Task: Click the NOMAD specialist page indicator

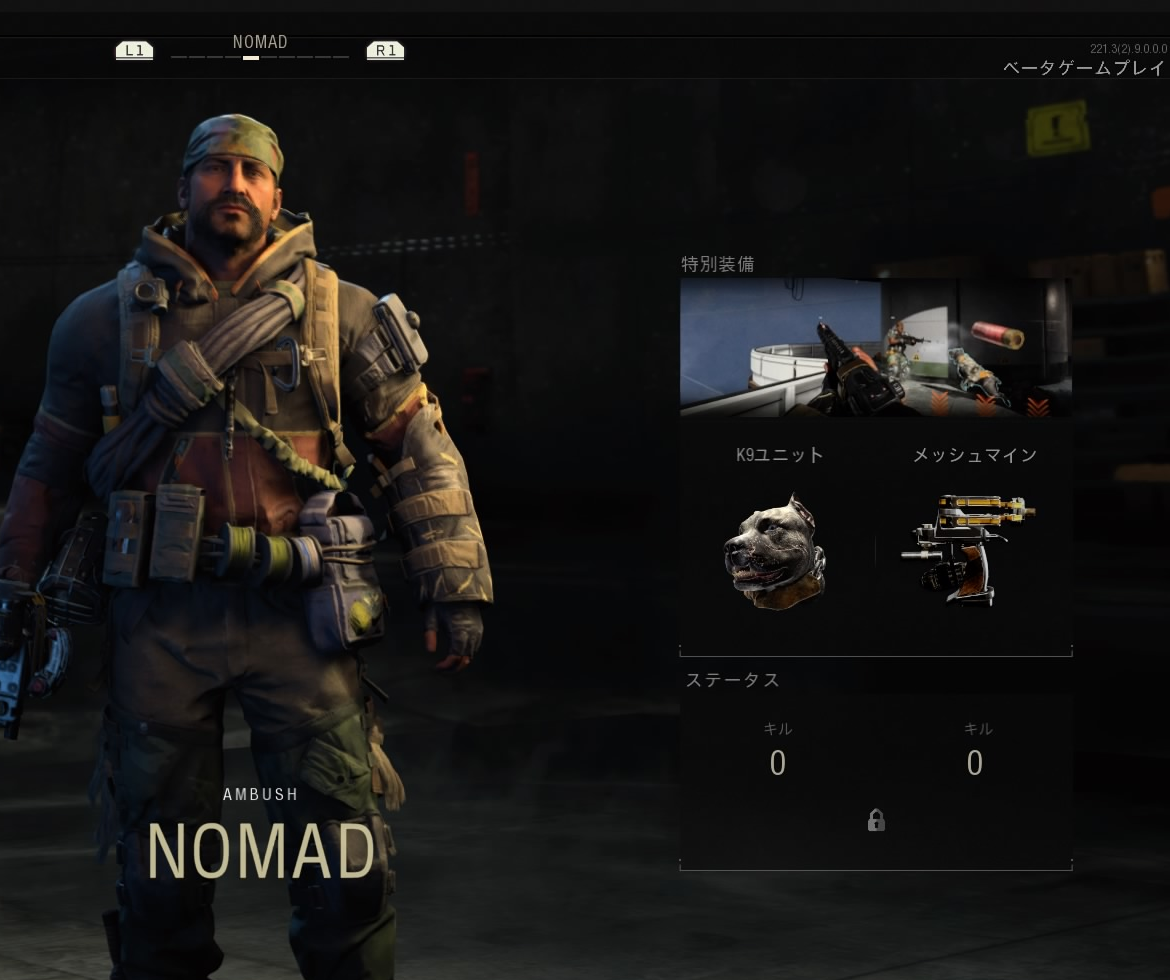Action: 251,58
